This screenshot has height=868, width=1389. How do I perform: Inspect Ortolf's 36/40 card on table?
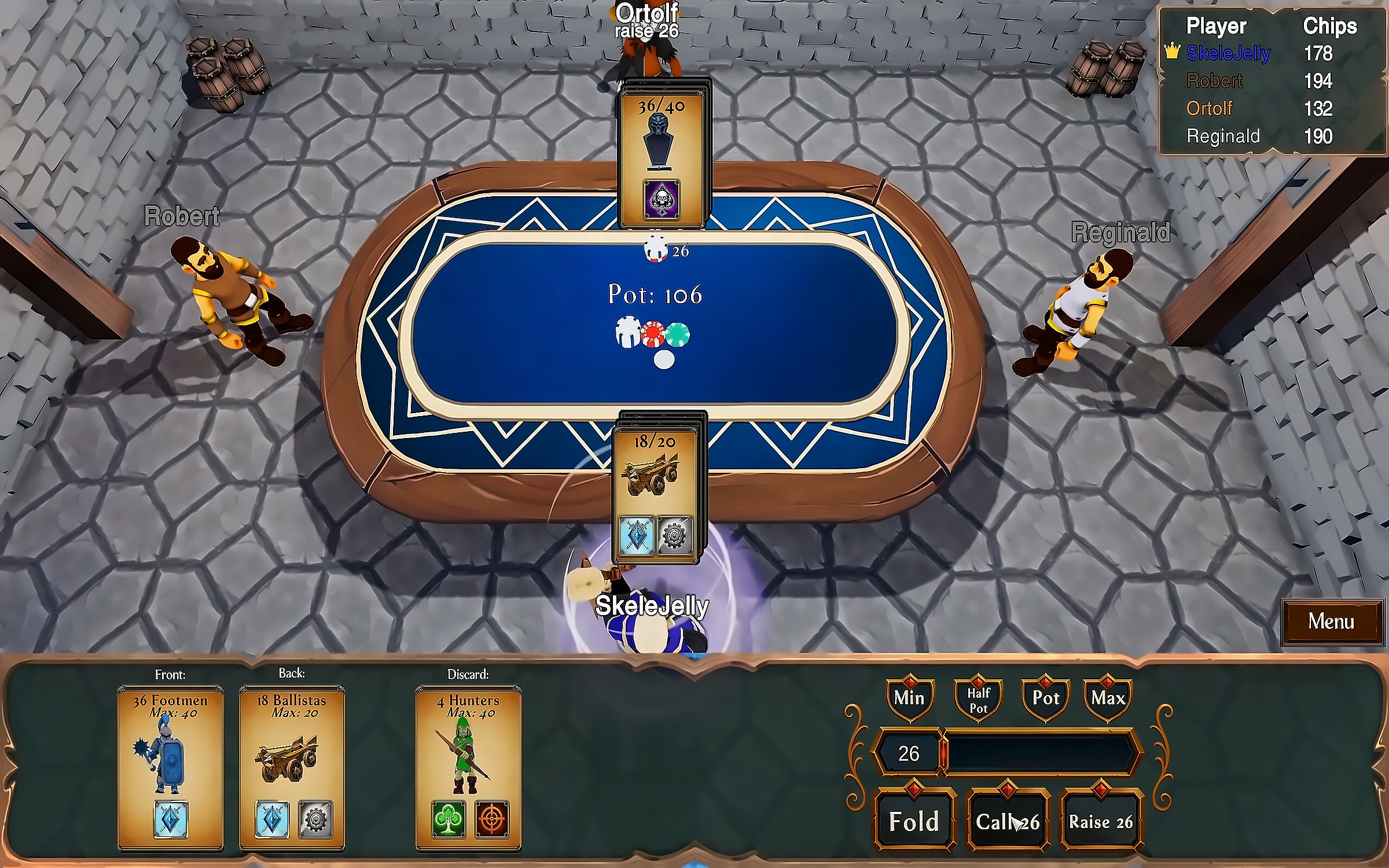tap(662, 156)
